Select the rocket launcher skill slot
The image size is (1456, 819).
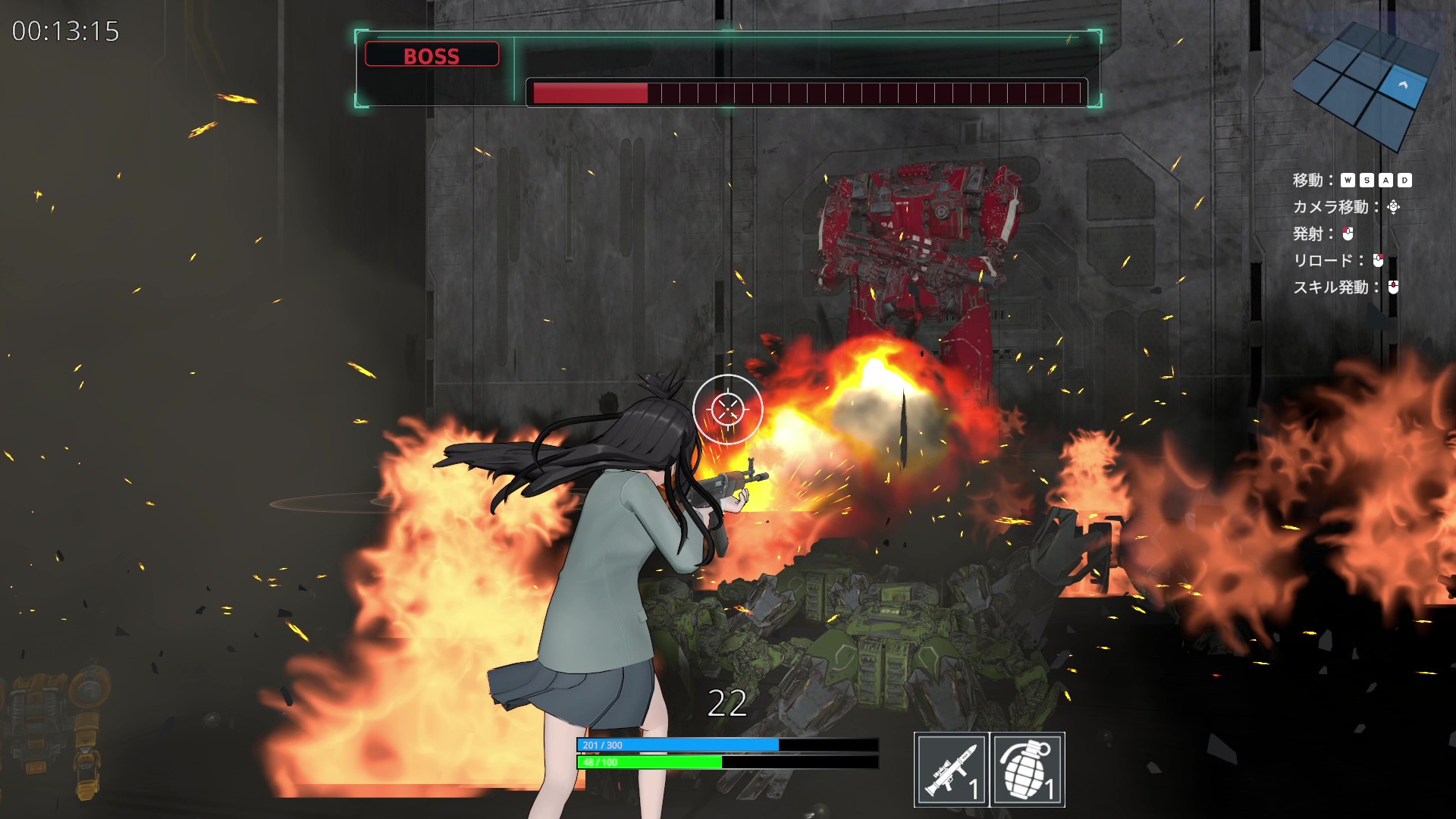click(951, 769)
